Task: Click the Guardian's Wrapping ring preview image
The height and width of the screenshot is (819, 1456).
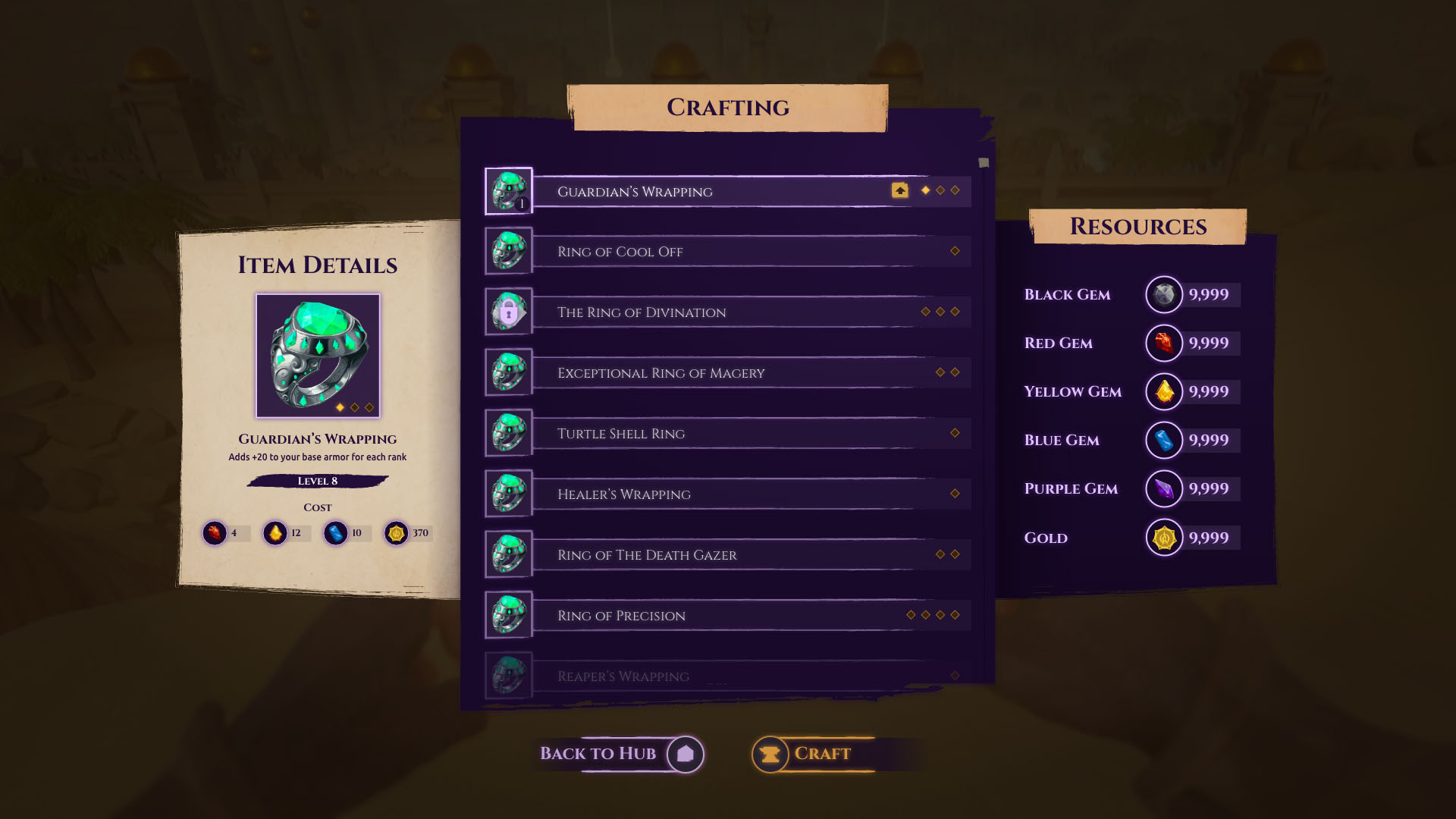Action: point(318,356)
